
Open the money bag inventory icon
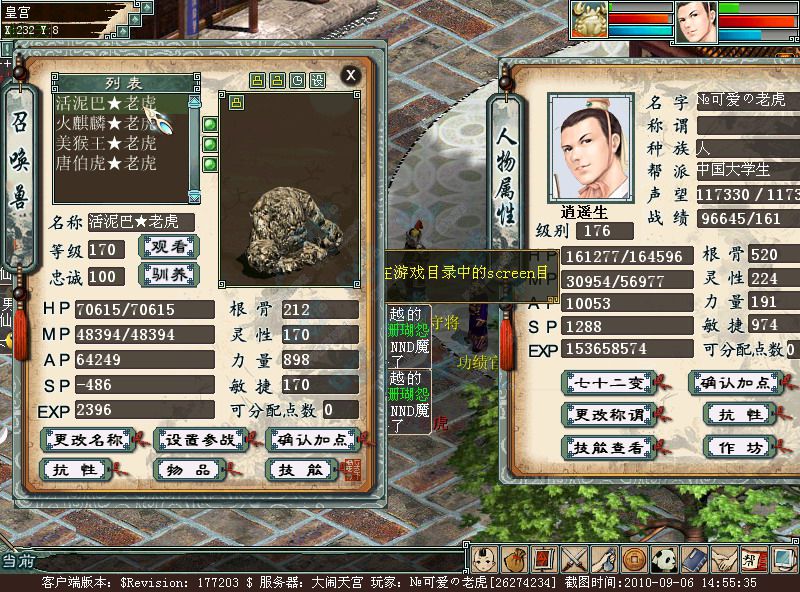[515, 558]
